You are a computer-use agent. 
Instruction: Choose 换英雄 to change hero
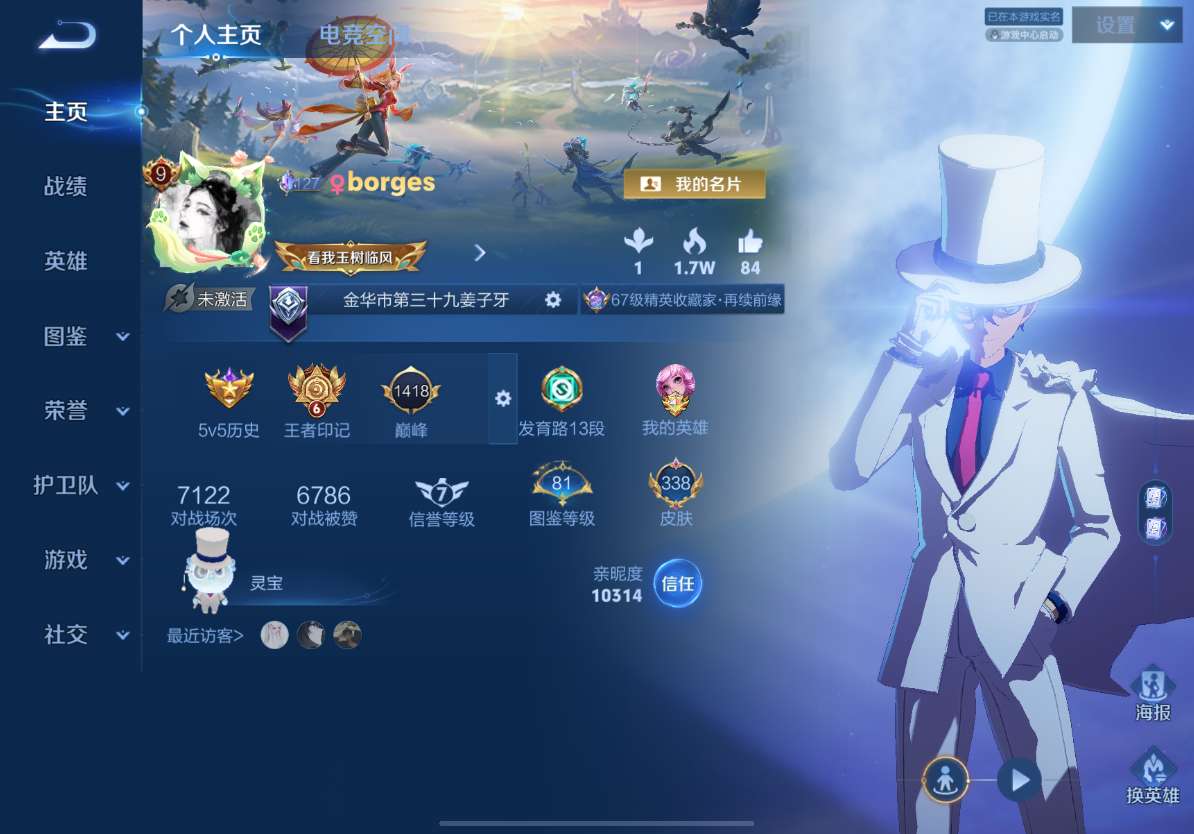click(1153, 775)
